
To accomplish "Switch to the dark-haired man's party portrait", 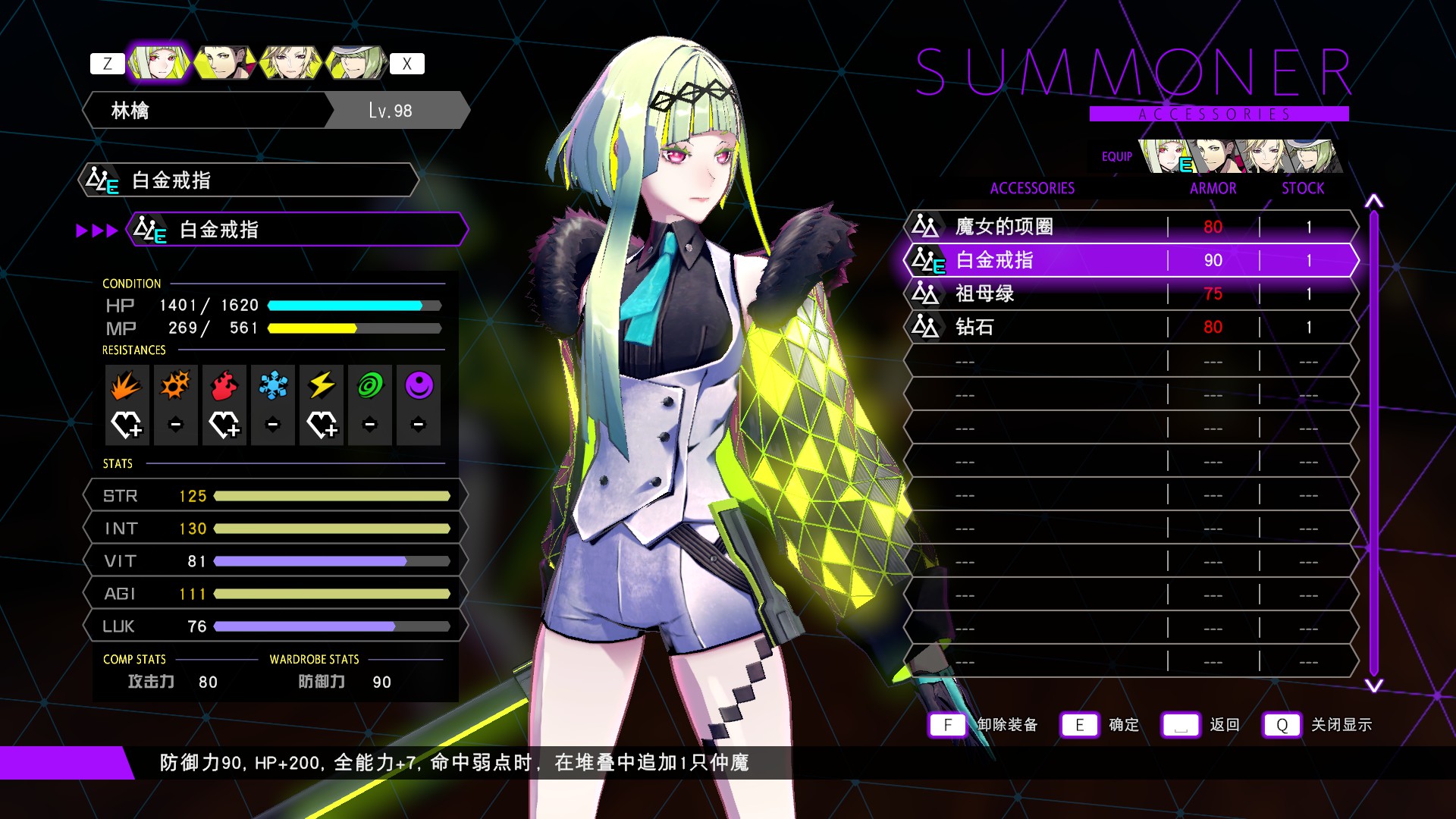I will (224, 63).
